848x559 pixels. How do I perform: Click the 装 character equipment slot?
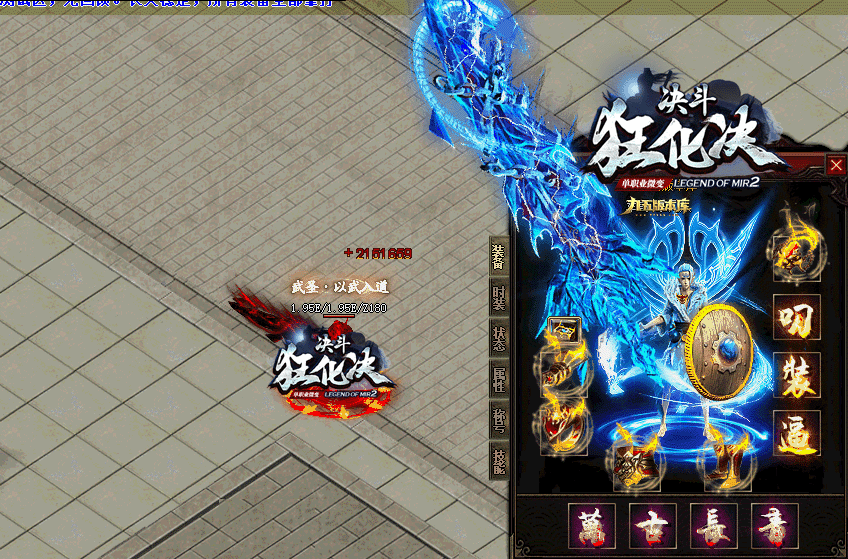[x=797, y=375]
